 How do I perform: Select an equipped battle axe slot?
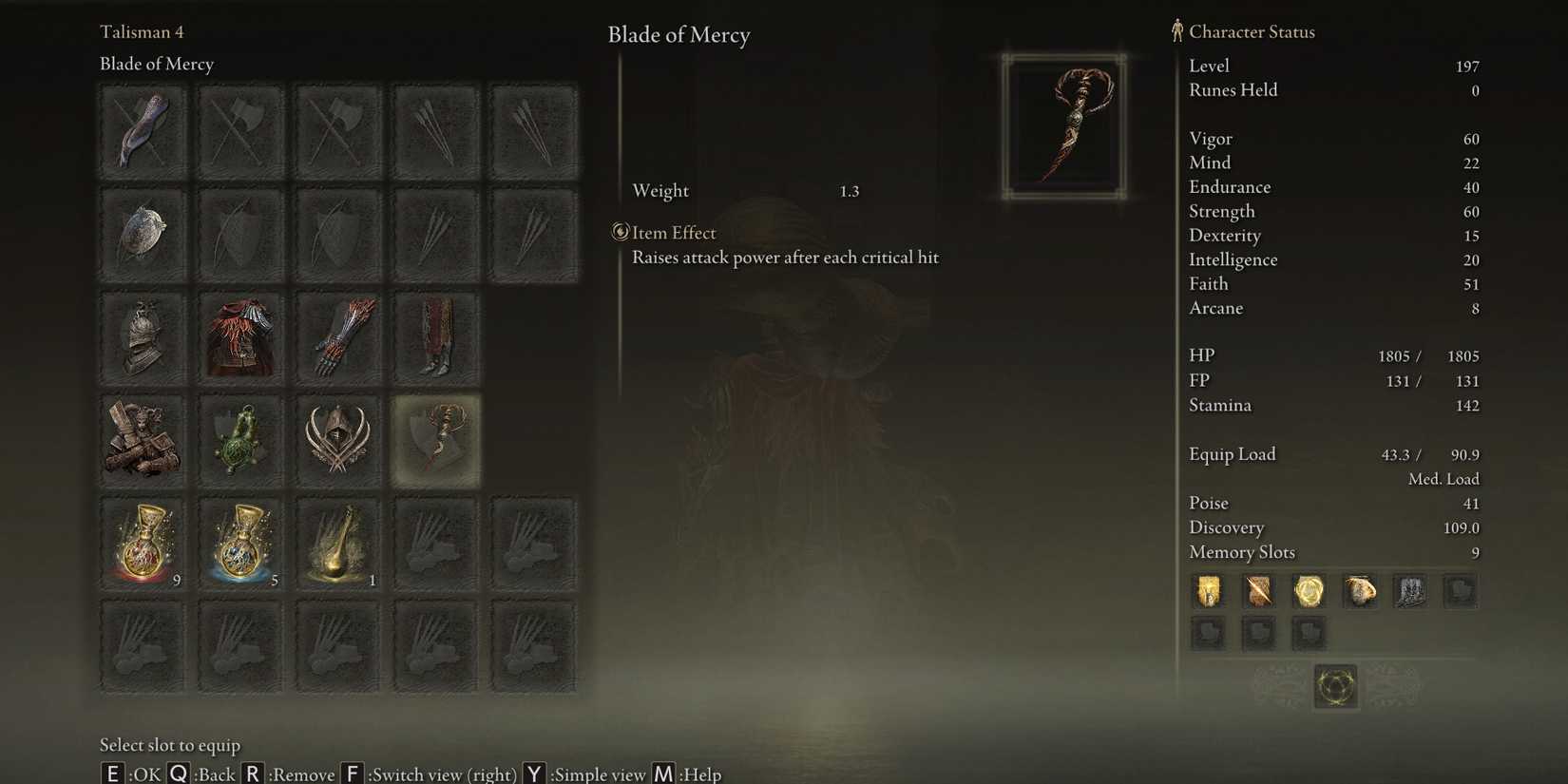click(x=240, y=131)
